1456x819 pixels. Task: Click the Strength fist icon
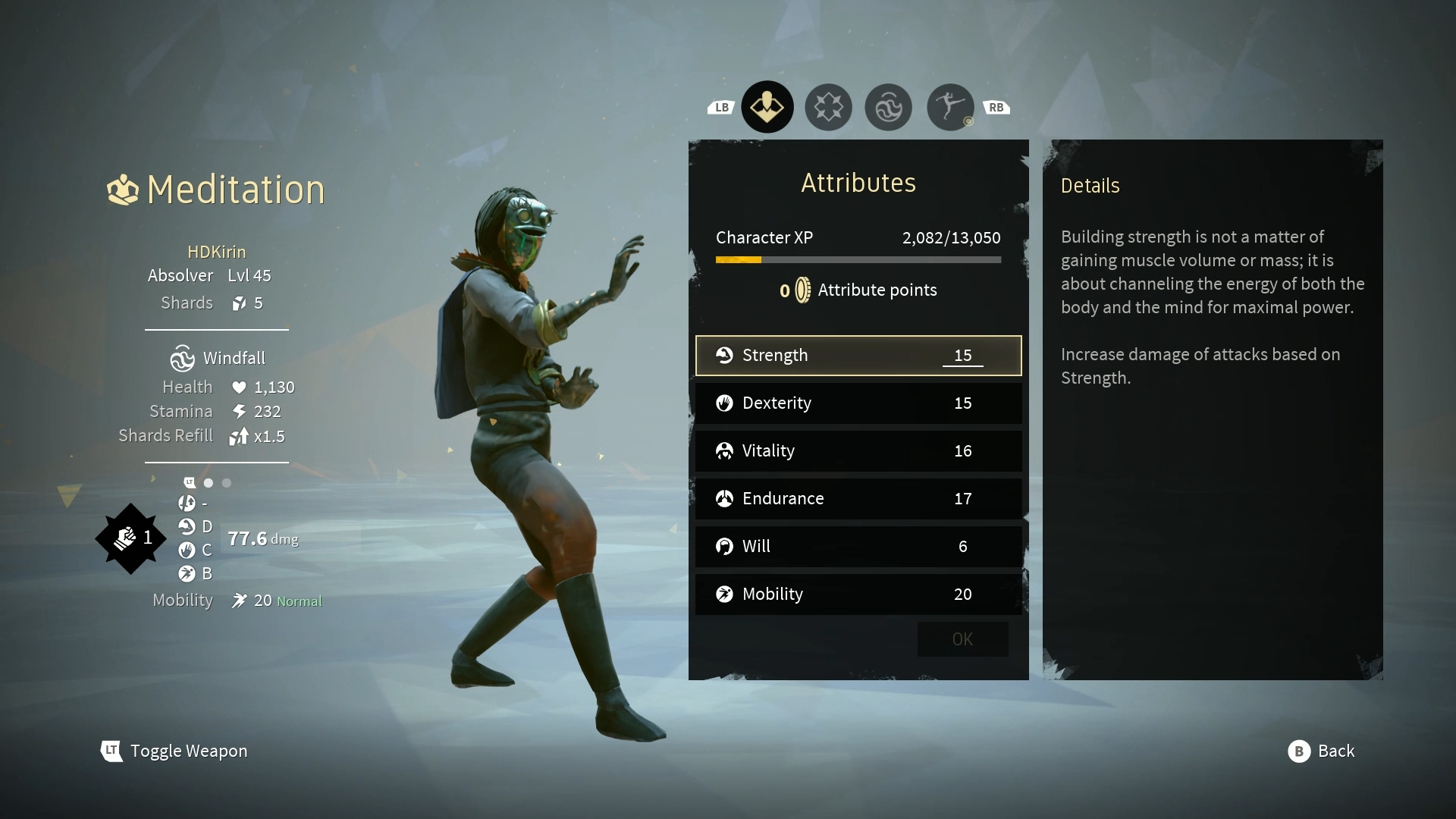(x=725, y=355)
